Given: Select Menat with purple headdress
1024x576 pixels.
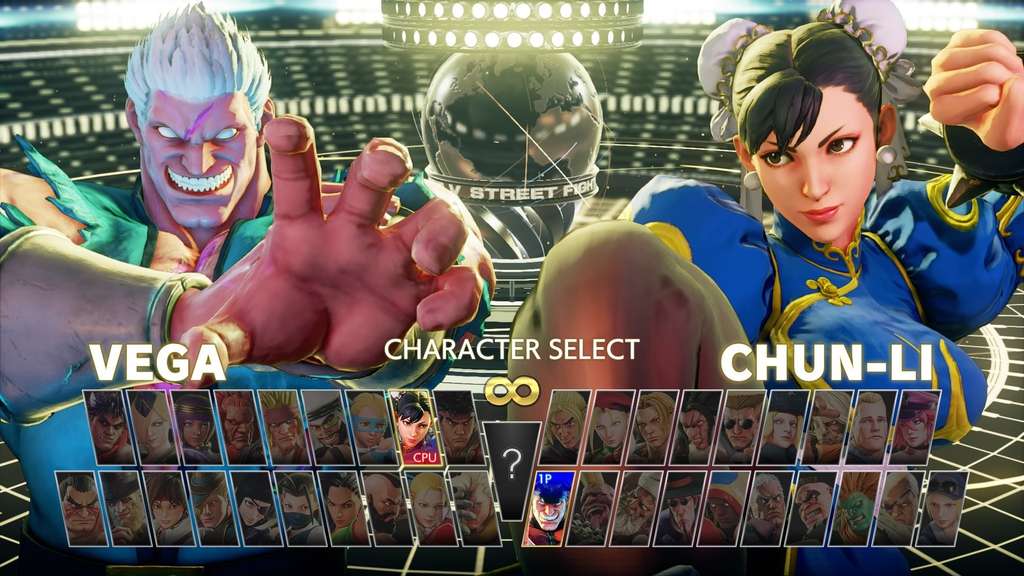Looking at the screenshot, I should point(193,427).
